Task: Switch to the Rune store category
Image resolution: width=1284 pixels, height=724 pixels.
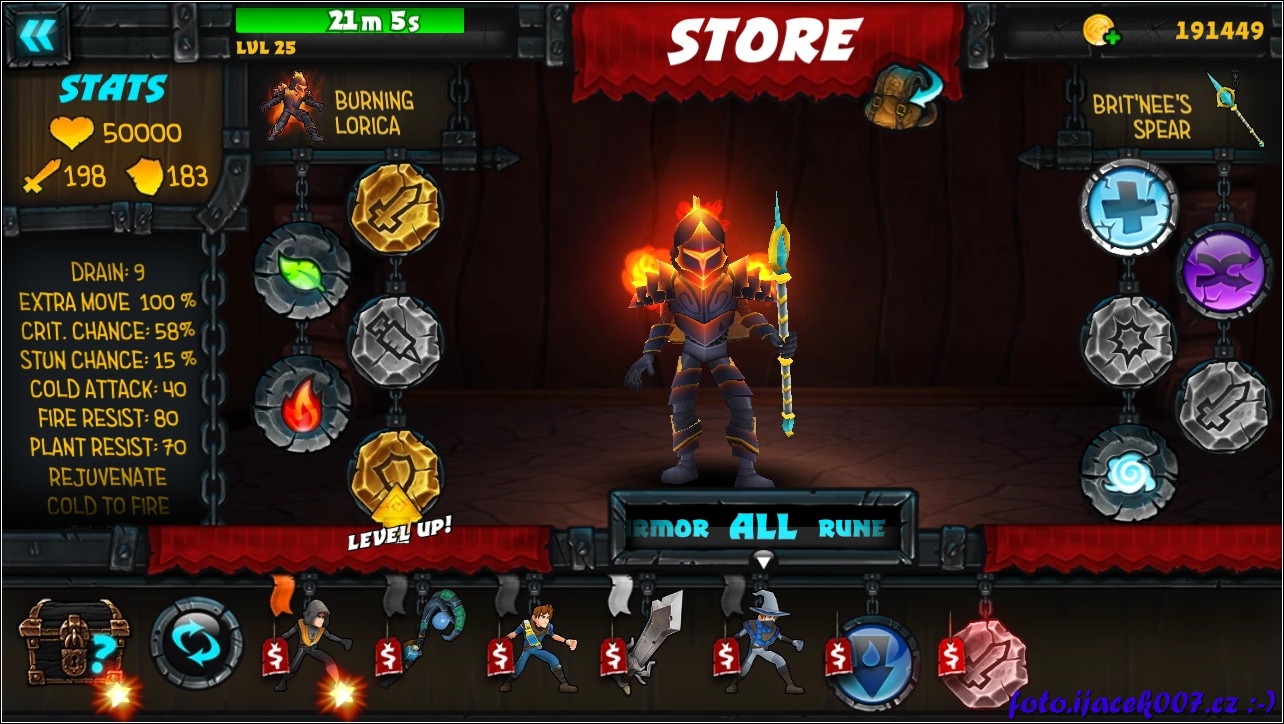Action: pyautogui.click(x=851, y=528)
